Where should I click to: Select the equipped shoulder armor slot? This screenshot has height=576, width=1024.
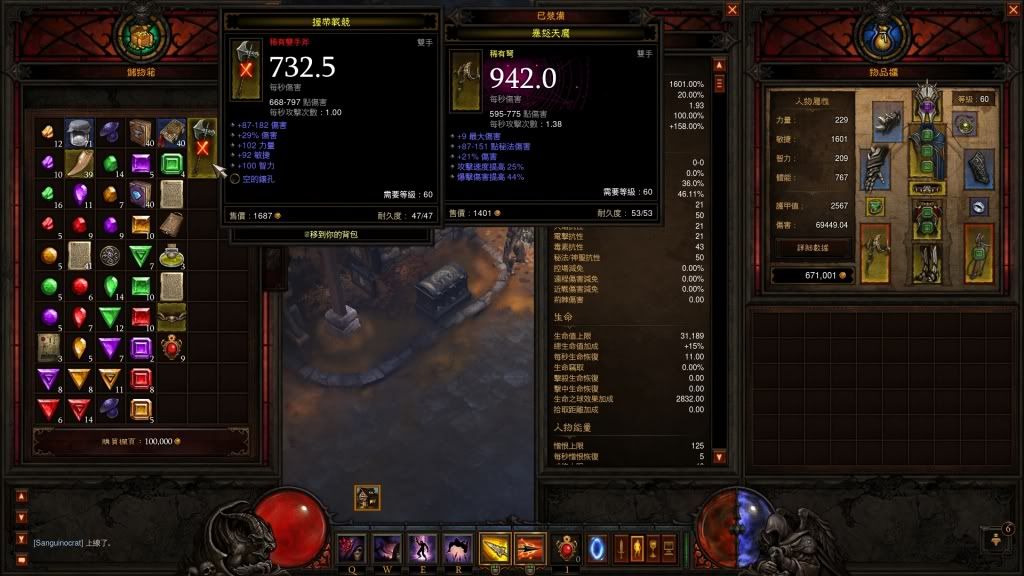click(x=889, y=120)
